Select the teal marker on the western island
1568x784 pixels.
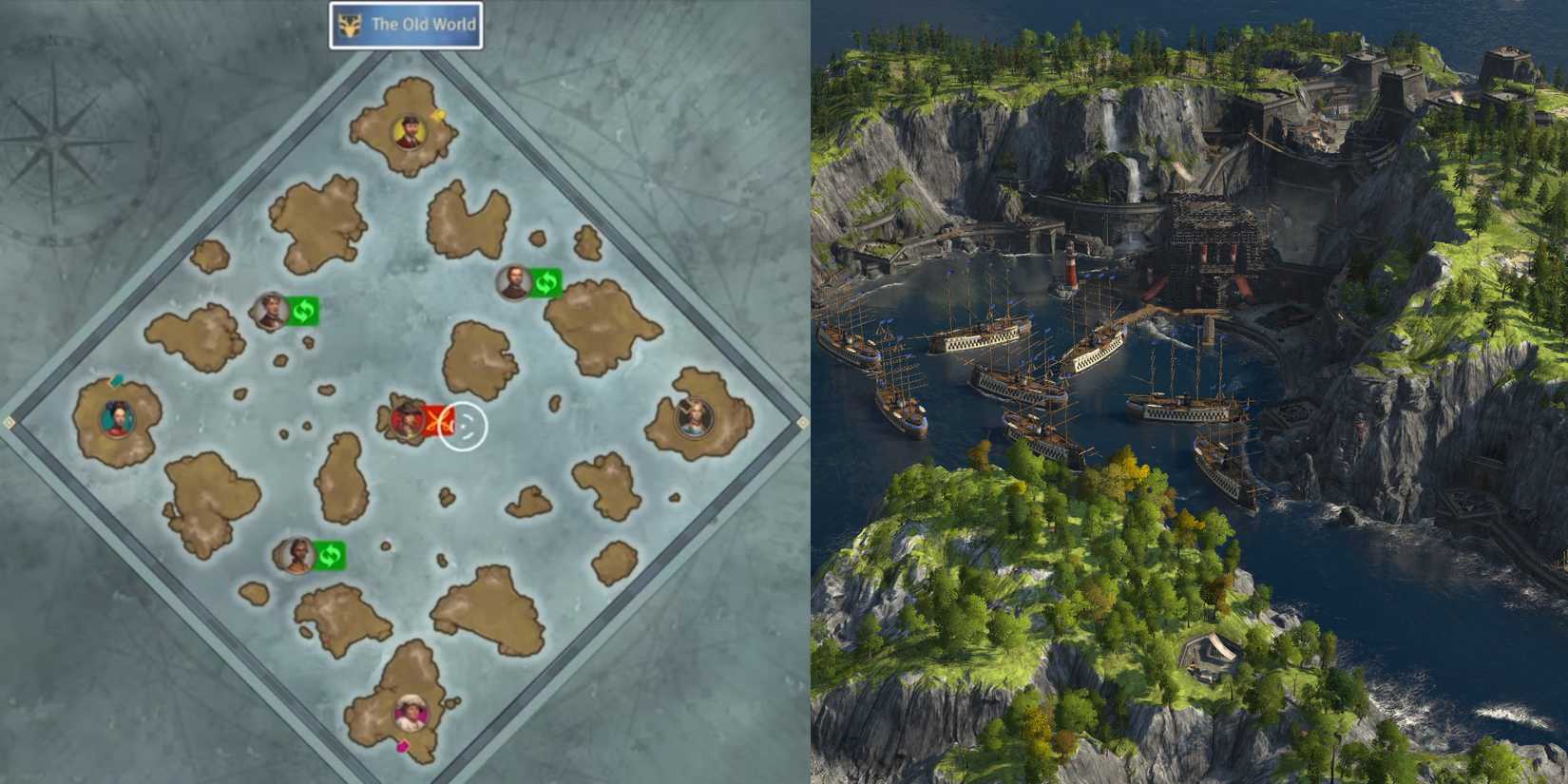click(117, 381)
